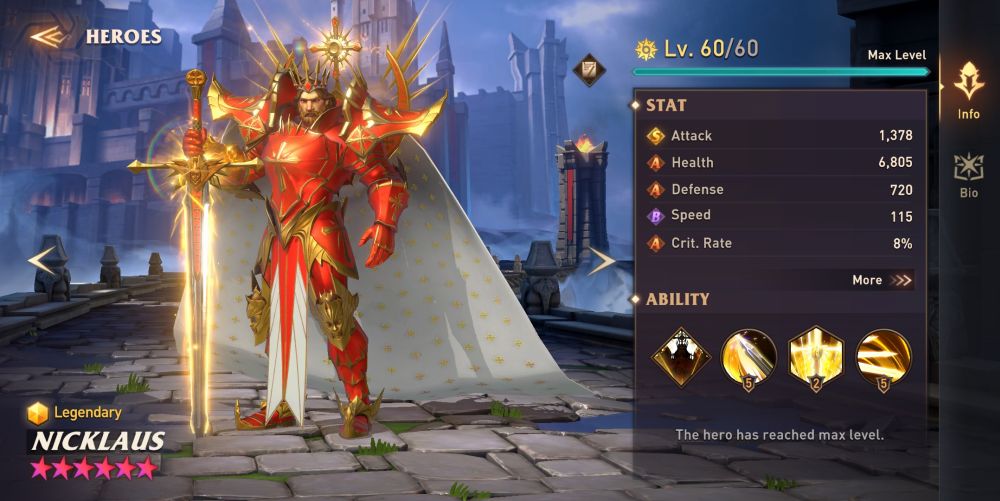Show more stats with the More button
The height and width of the screenshot is (501, 1000).
point(882,281)
